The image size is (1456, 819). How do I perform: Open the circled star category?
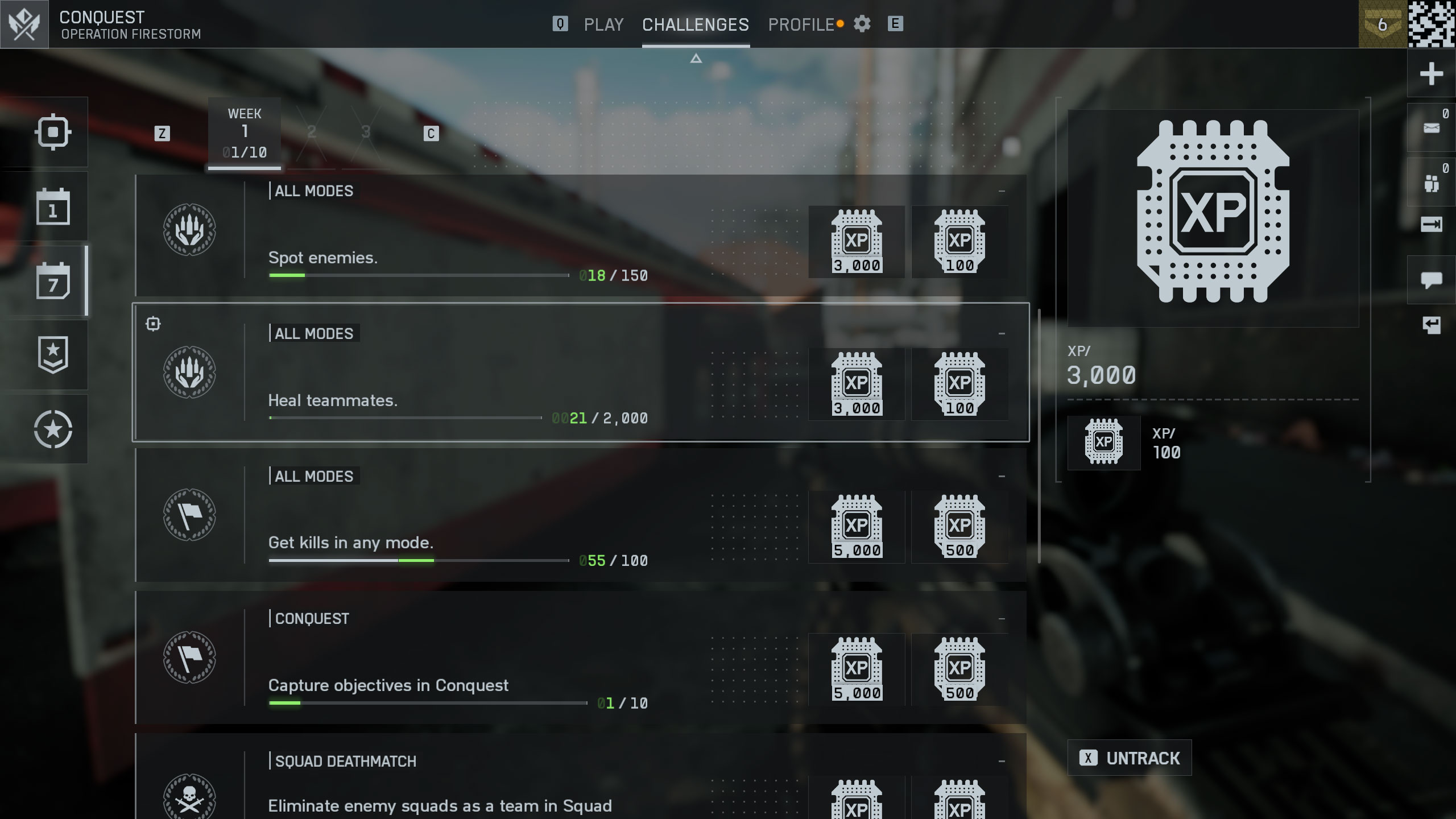click(53, 429)
